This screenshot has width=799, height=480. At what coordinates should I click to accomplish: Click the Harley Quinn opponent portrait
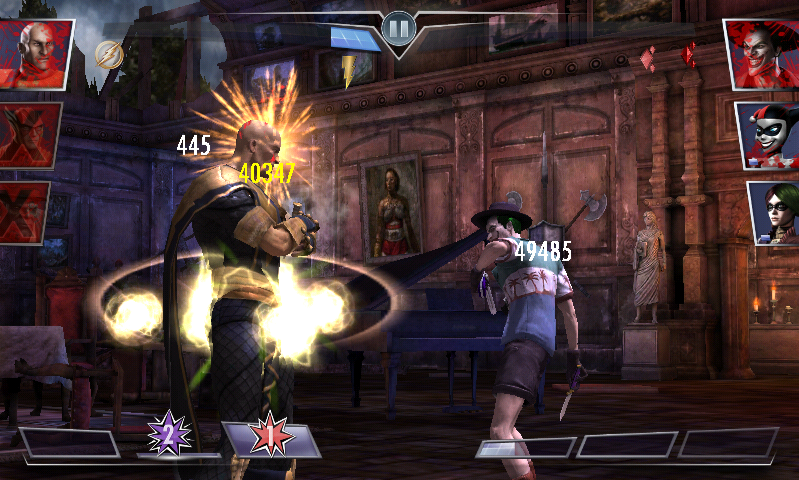[768, 134]
